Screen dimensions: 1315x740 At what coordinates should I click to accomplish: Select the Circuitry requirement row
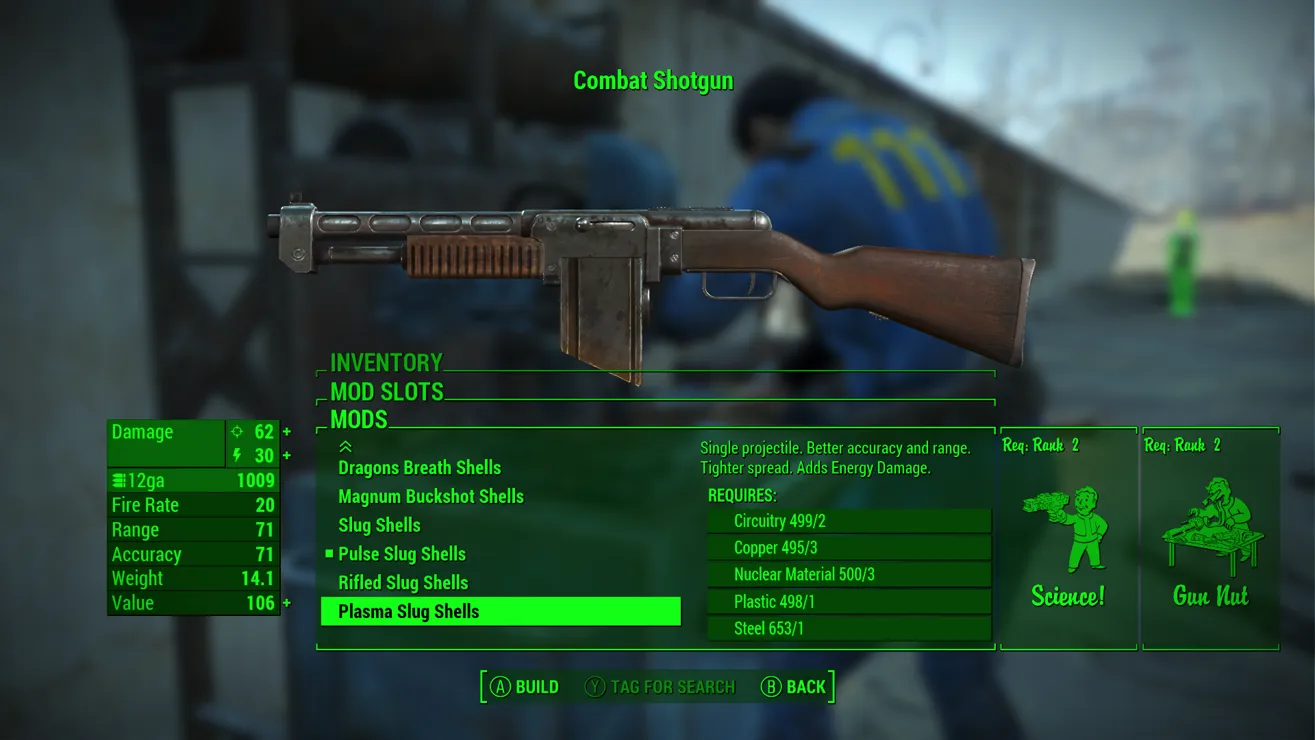pos(849,521)
